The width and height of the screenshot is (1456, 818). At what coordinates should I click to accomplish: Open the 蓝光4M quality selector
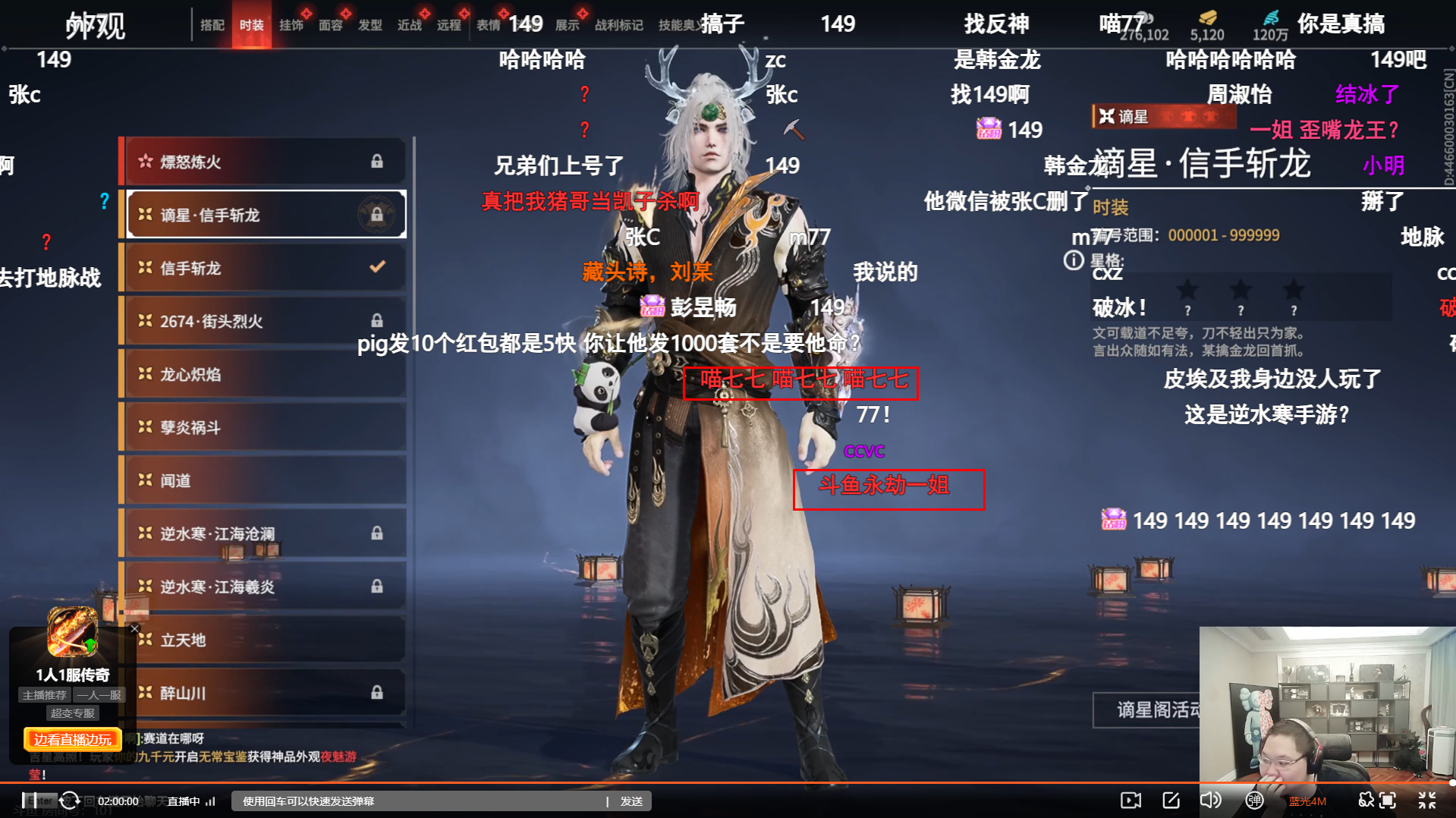point(1308,801)
